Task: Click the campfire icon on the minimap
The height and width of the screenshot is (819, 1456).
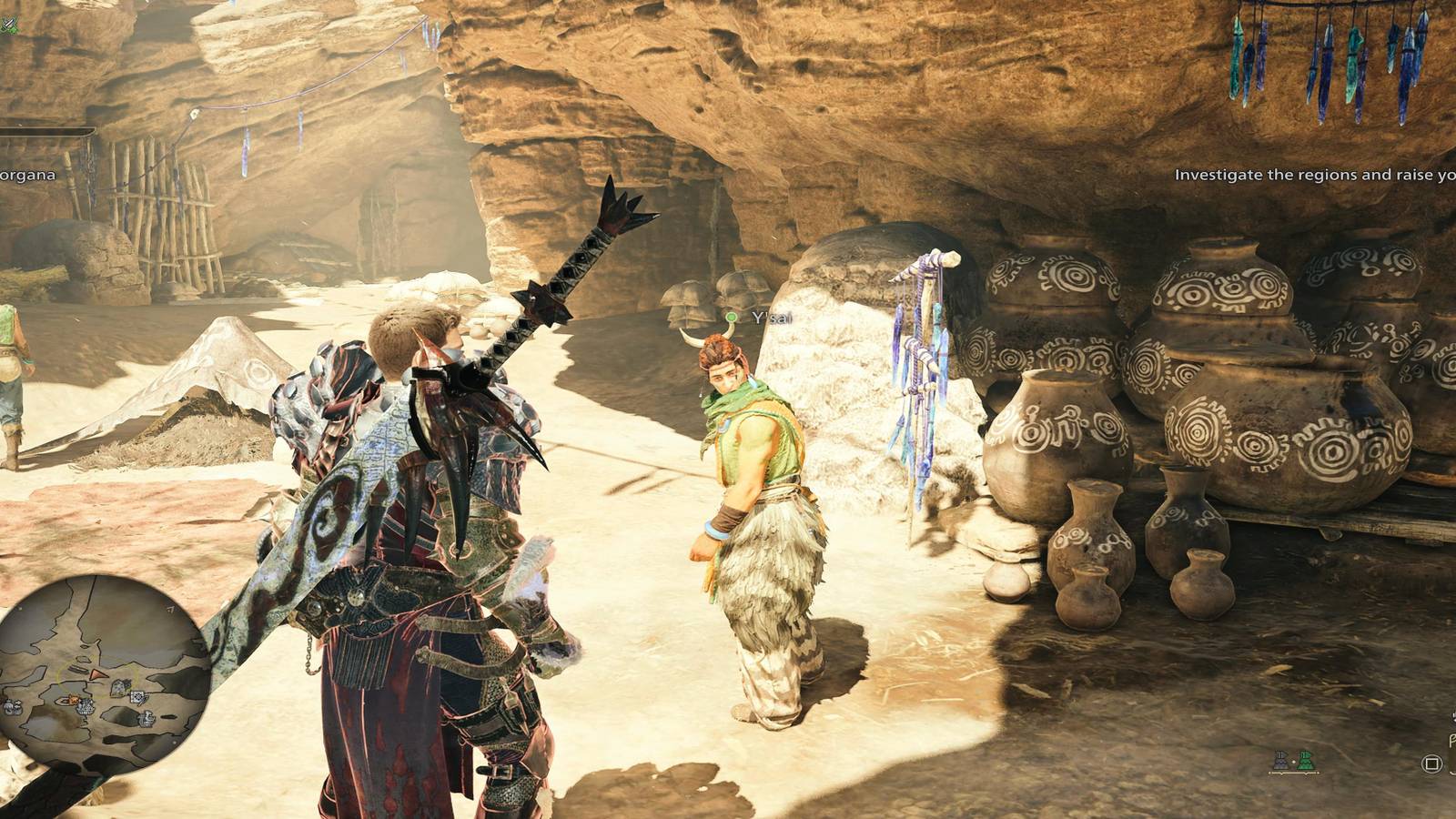Action: [85, 707]
